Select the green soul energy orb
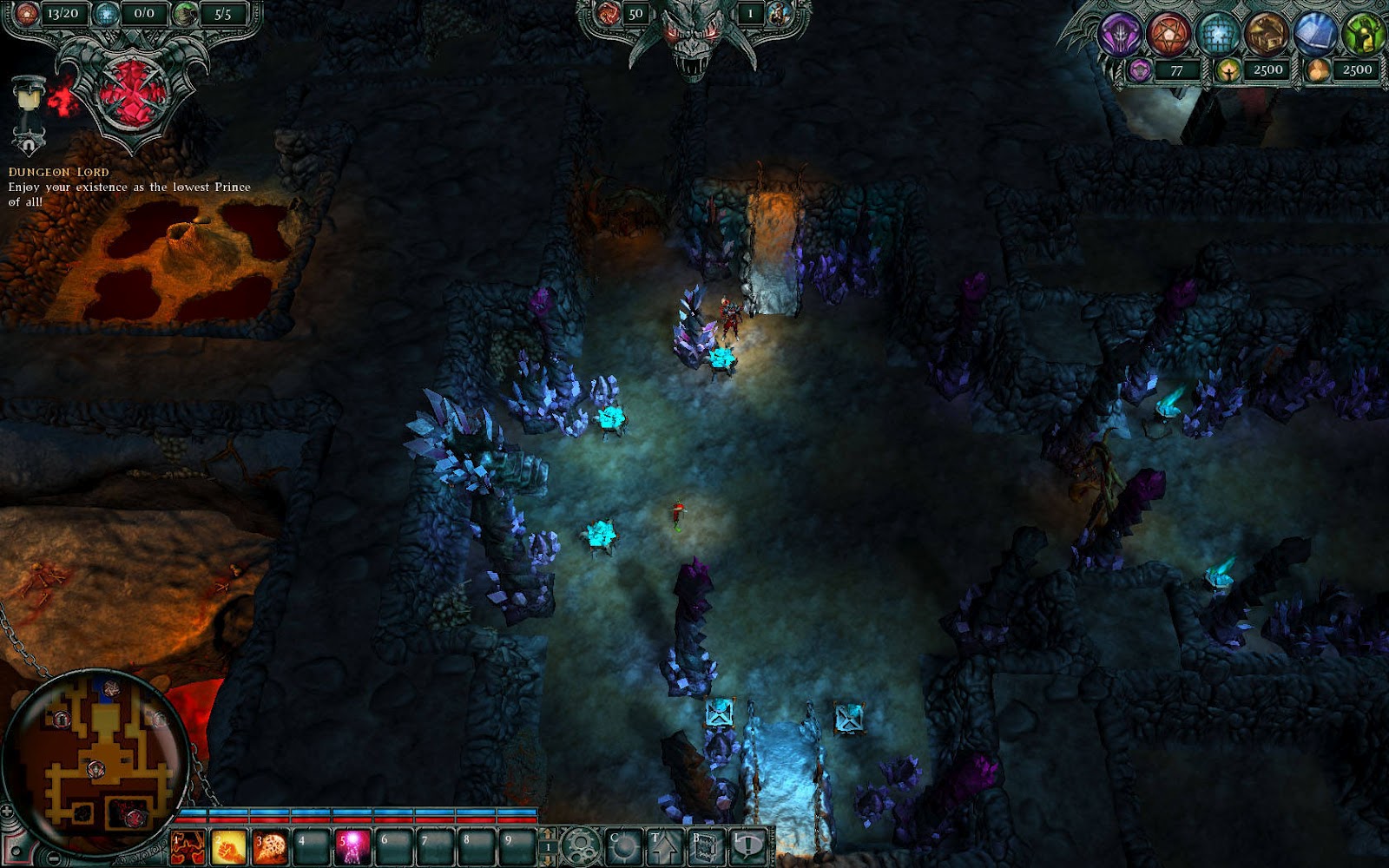Viewport: 1389px width, 868px height. click(x=1363, y=35)
